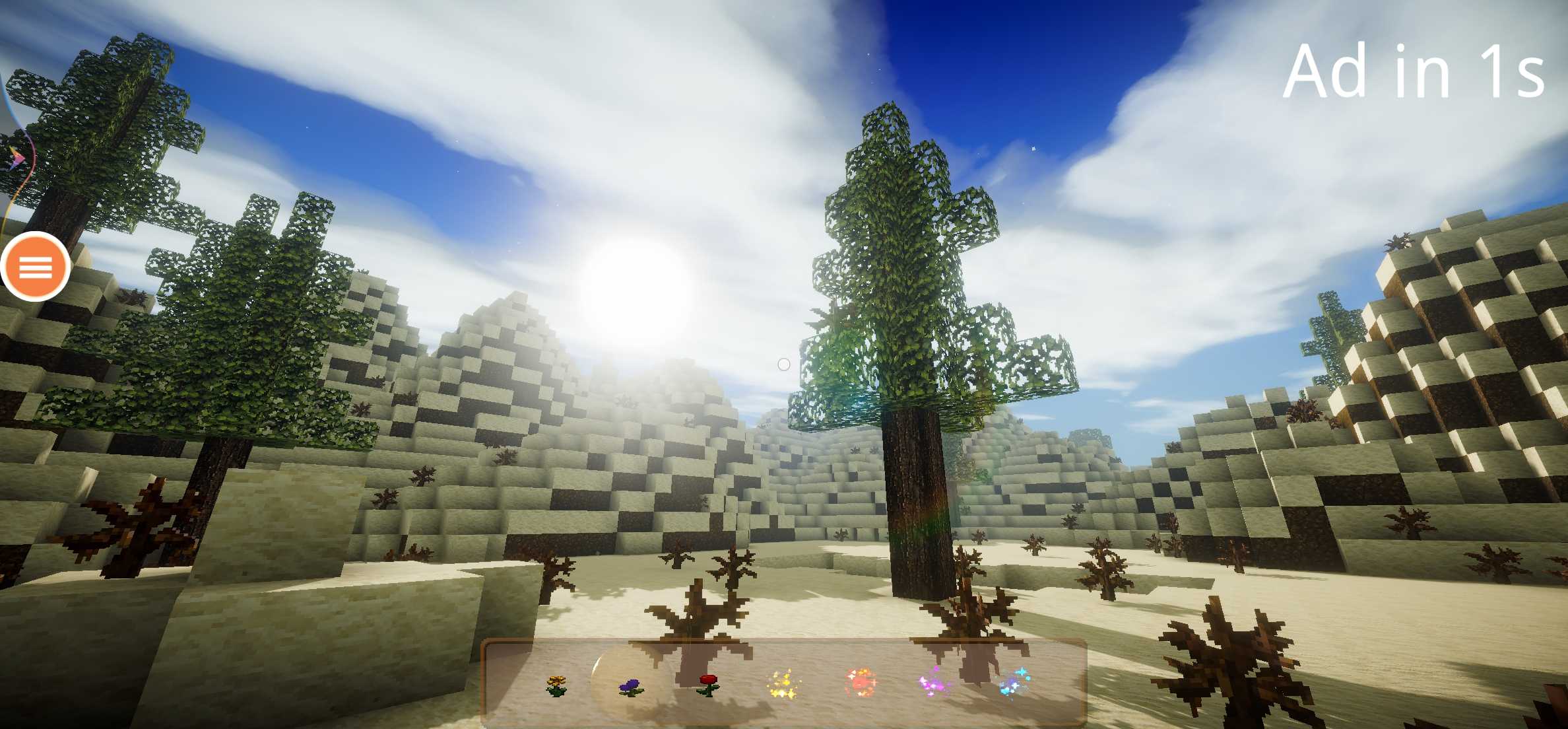Tap the rainbow arrow overlay tab

click(16, 158)
